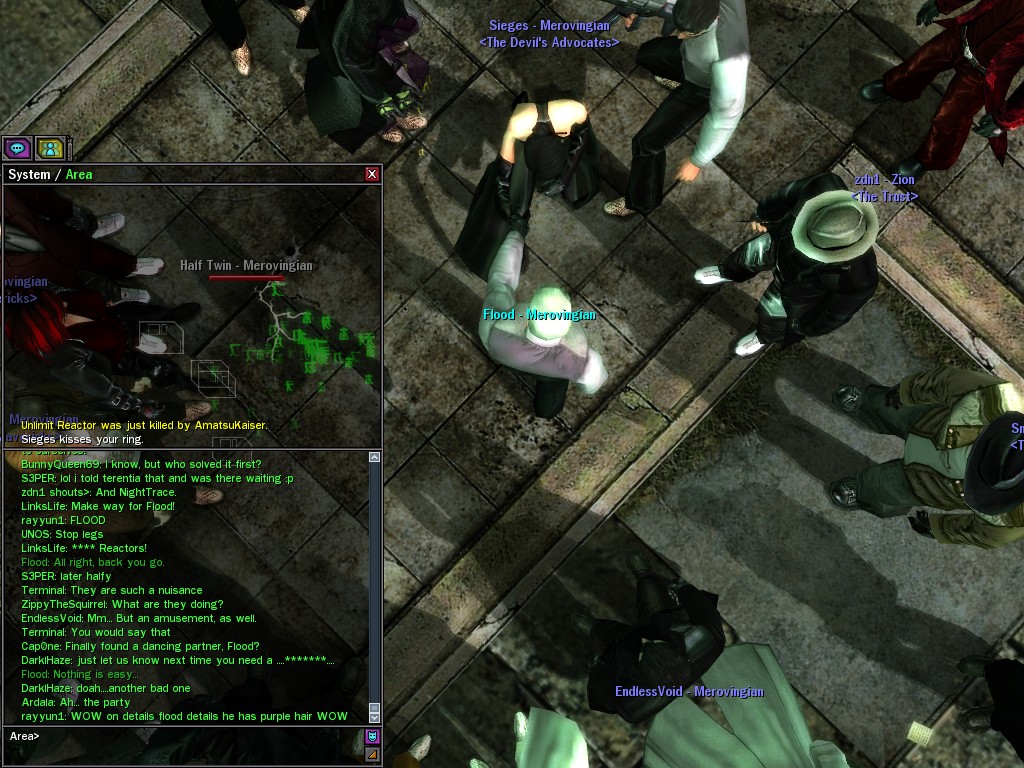Open the purple speech bubble chat button

pyautogui.click(x=17, y=149)
